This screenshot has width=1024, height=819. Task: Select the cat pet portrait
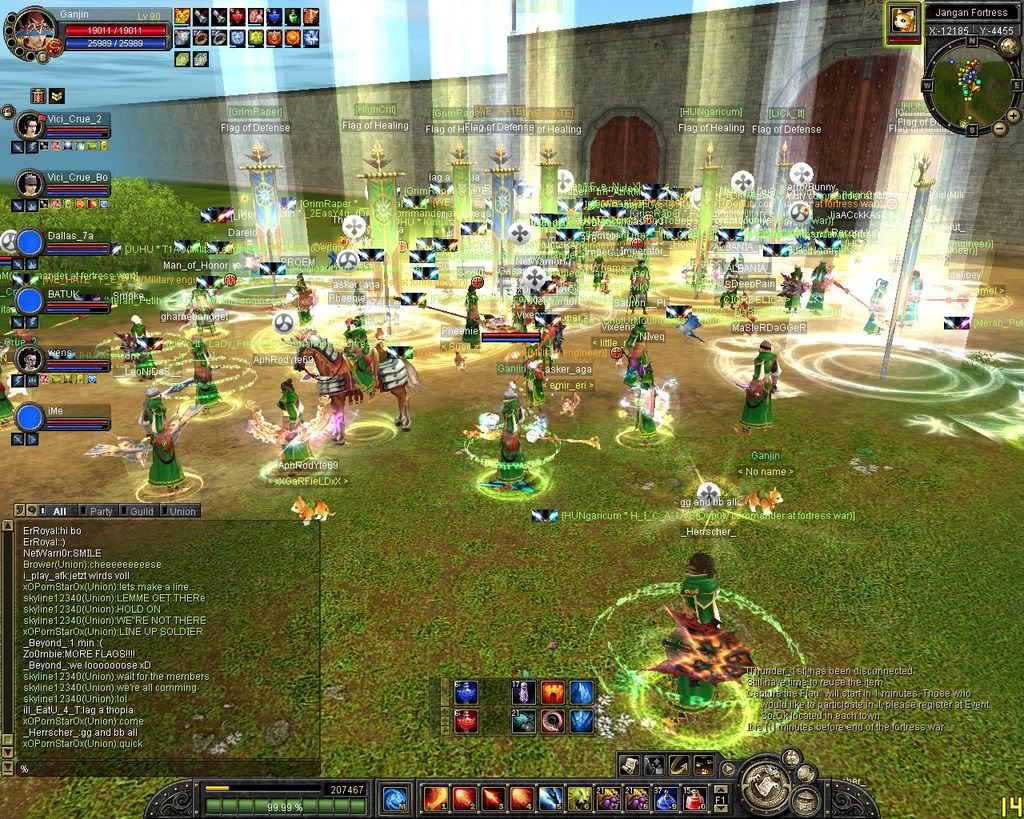point(904,20)
